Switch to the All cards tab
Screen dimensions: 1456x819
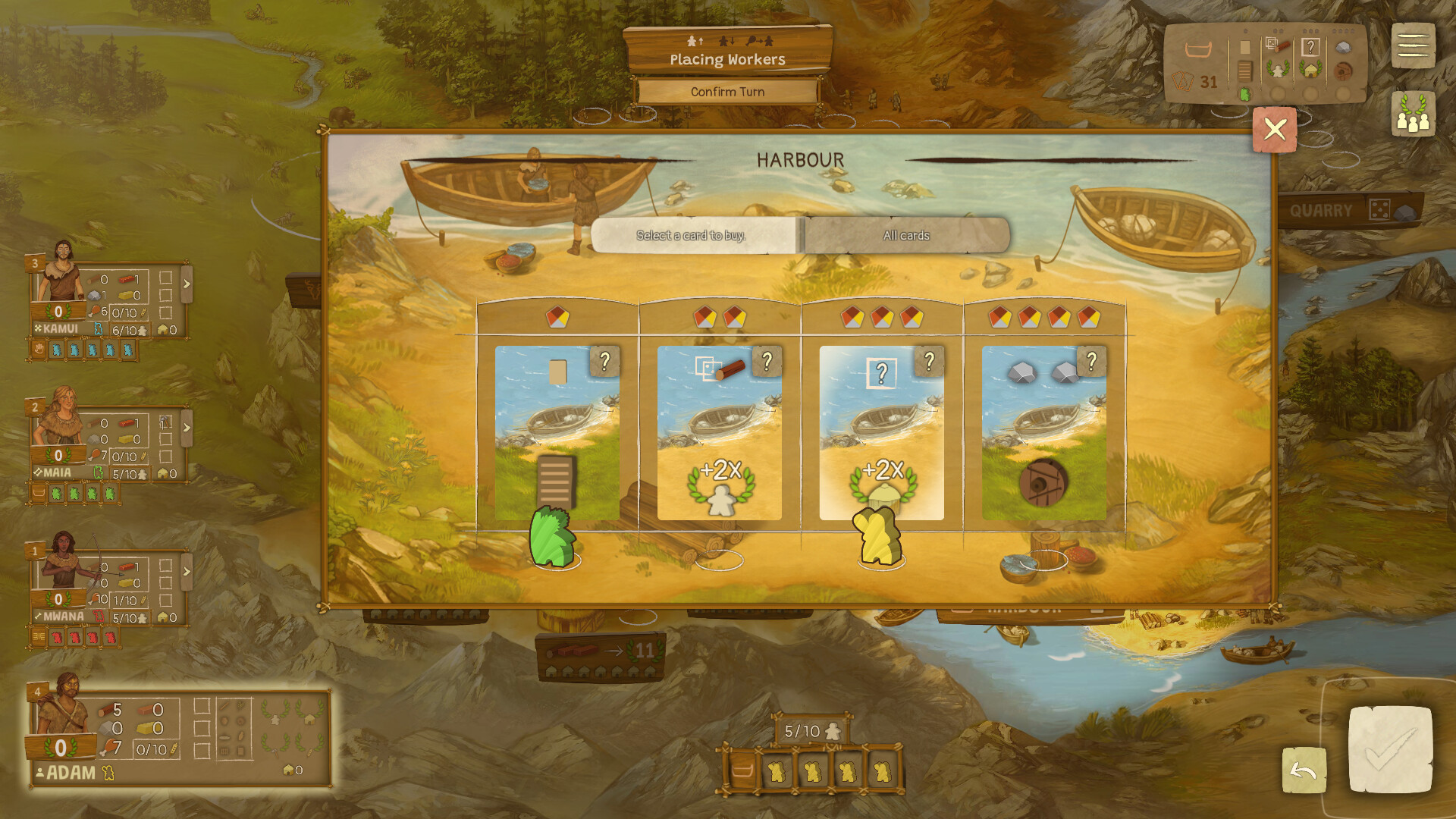click(905, 236)
